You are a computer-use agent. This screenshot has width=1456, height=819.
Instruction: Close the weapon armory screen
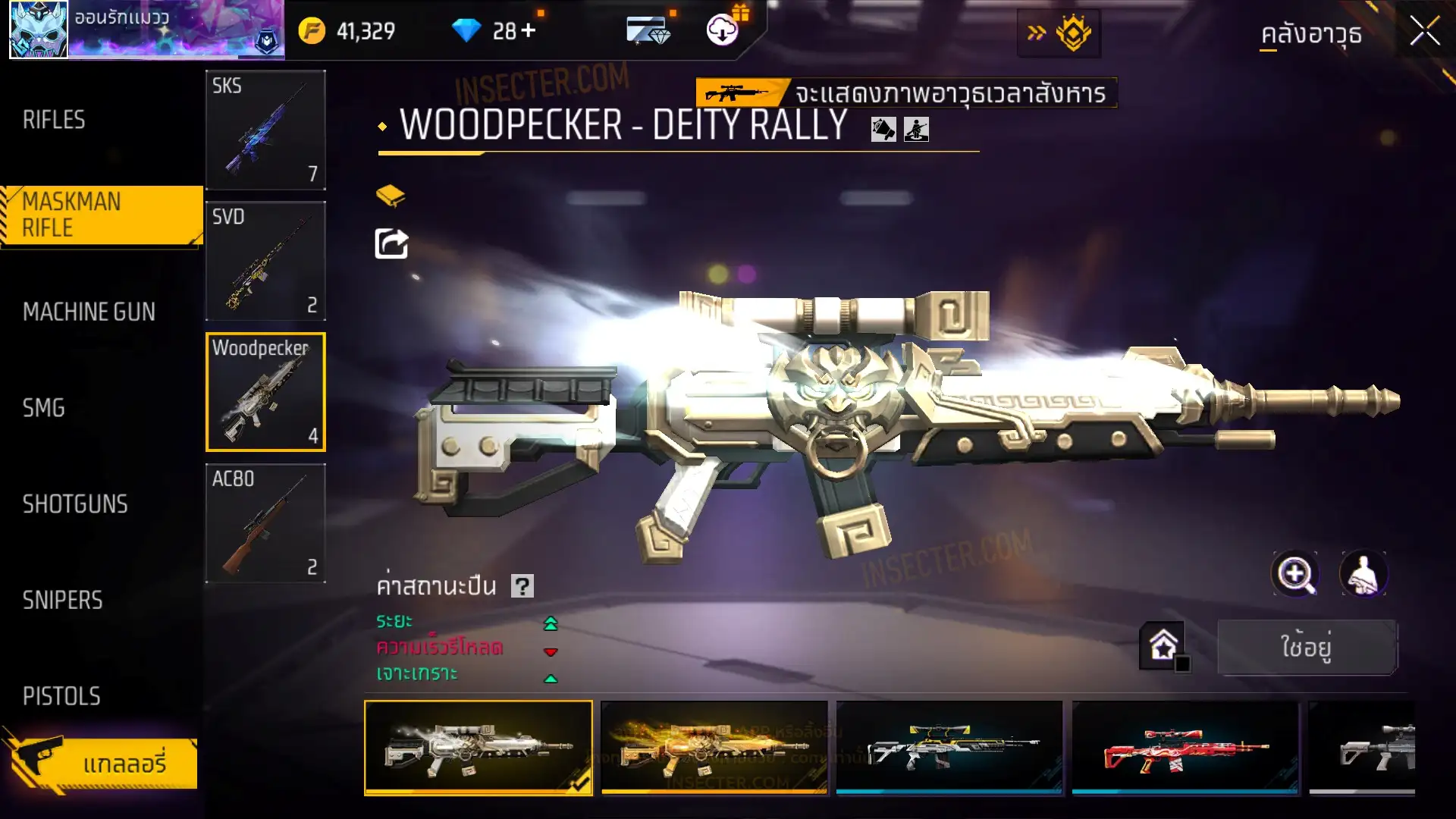(x=1424, y=32)
